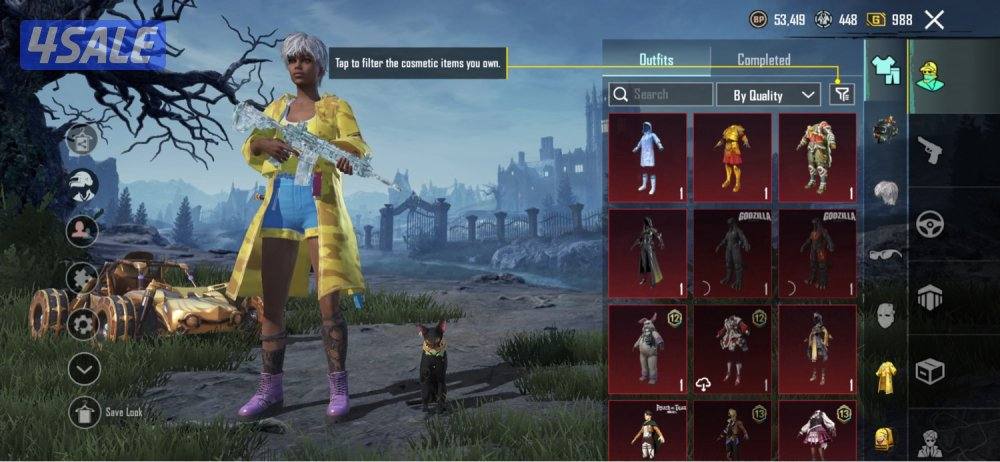The width and height of the screenshot is (1000, 462).
Task: Open the headwear hair category
Action: click(x=886, y=193)
